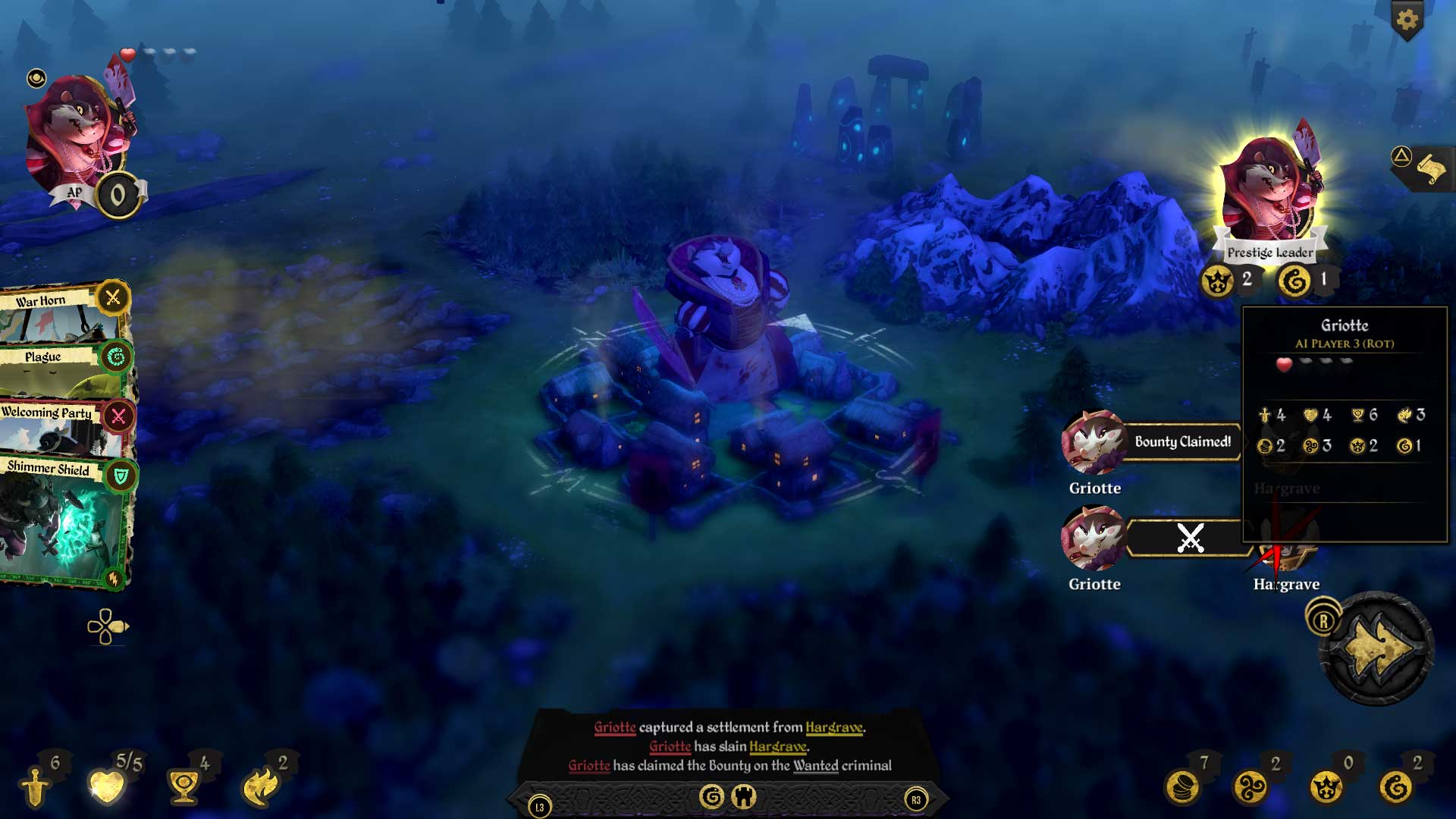Click the Bounty Claimed! notification
This screenshot has height=819, width=1456.
(1183, 441)
